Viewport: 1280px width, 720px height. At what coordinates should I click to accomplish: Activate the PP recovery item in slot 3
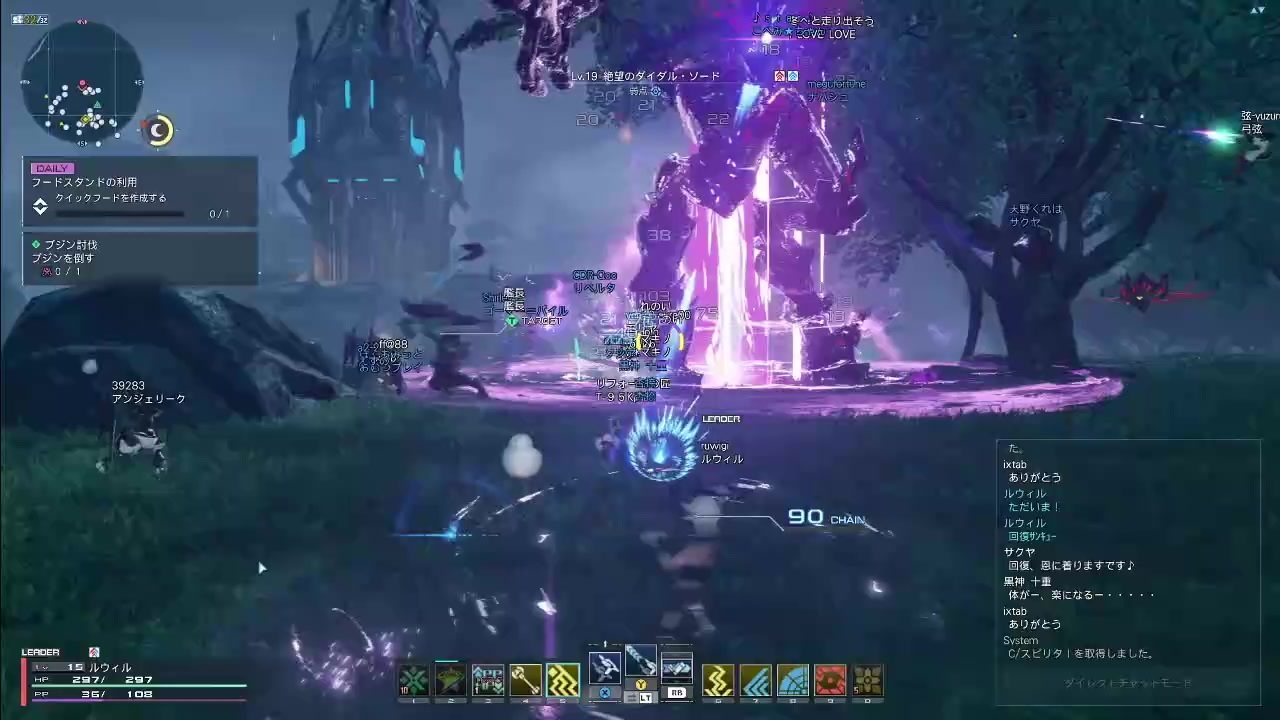487,677
